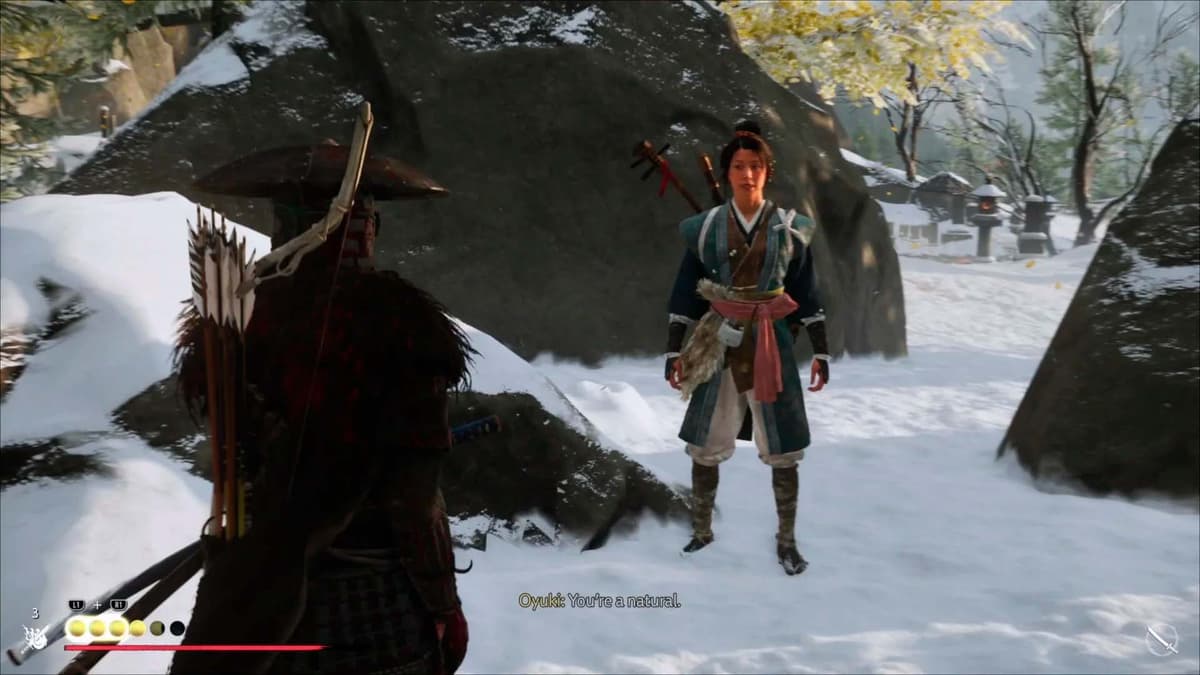The width and height of the screenshot is (1200, 675).
Task: Select the katana weapon icon
Action: tap(1161, 638)
